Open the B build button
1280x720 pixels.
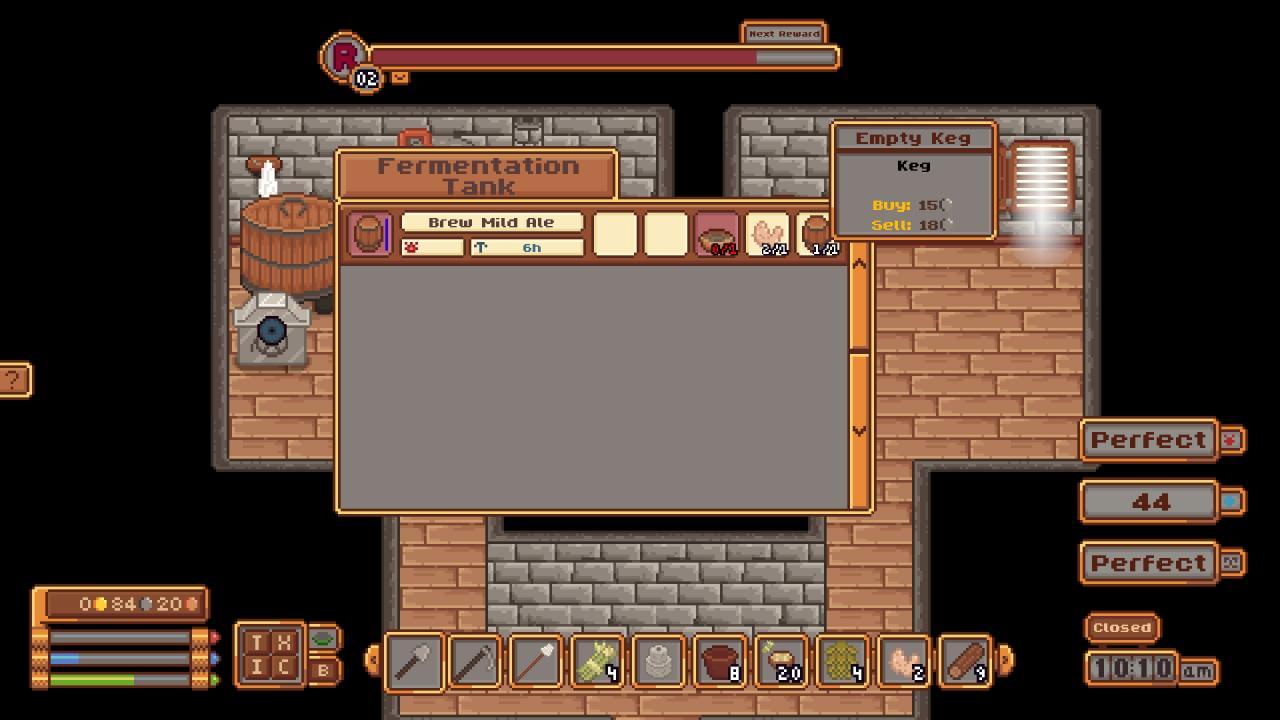323,671
